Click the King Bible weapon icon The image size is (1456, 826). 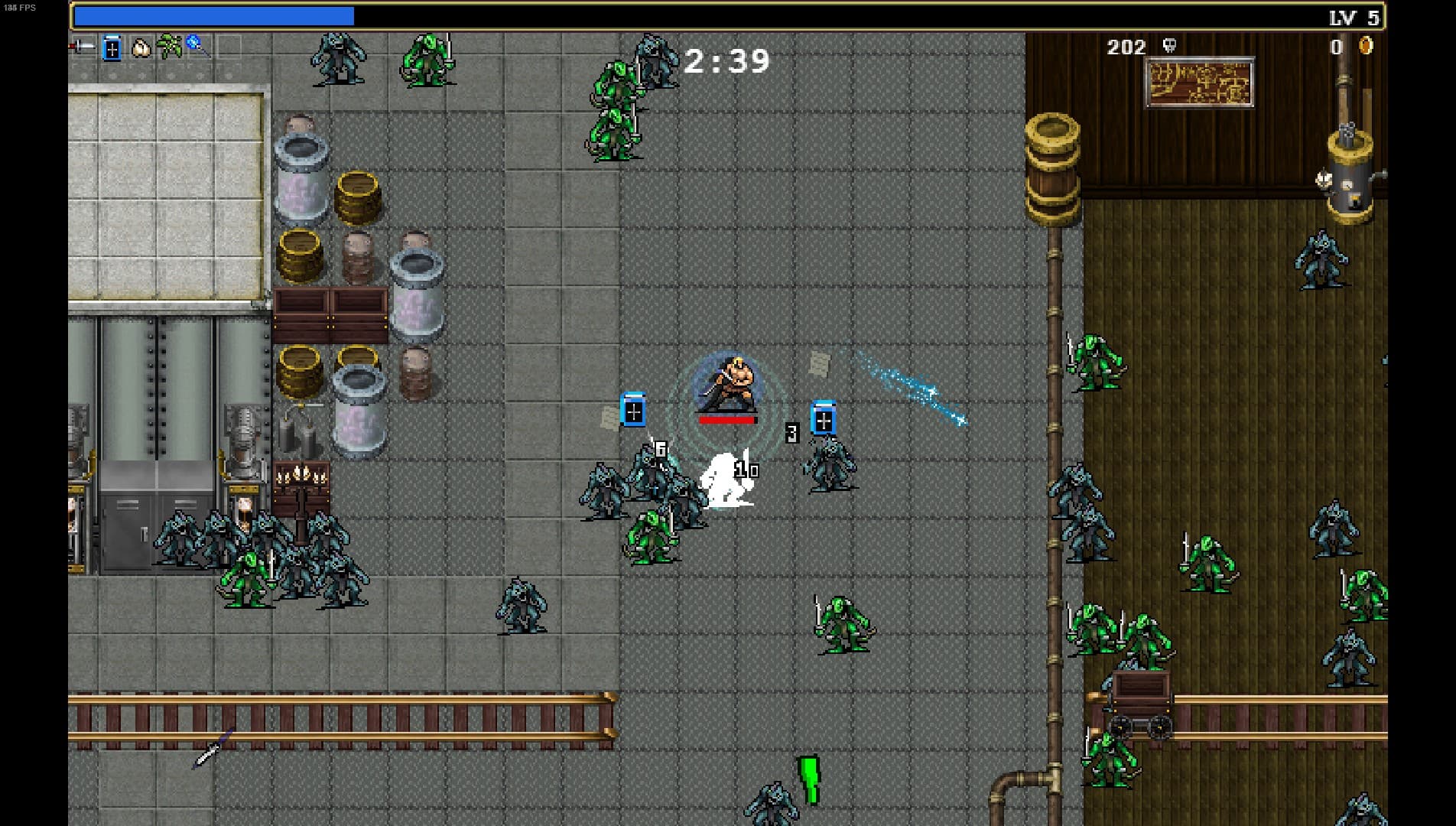click(112, 48)
